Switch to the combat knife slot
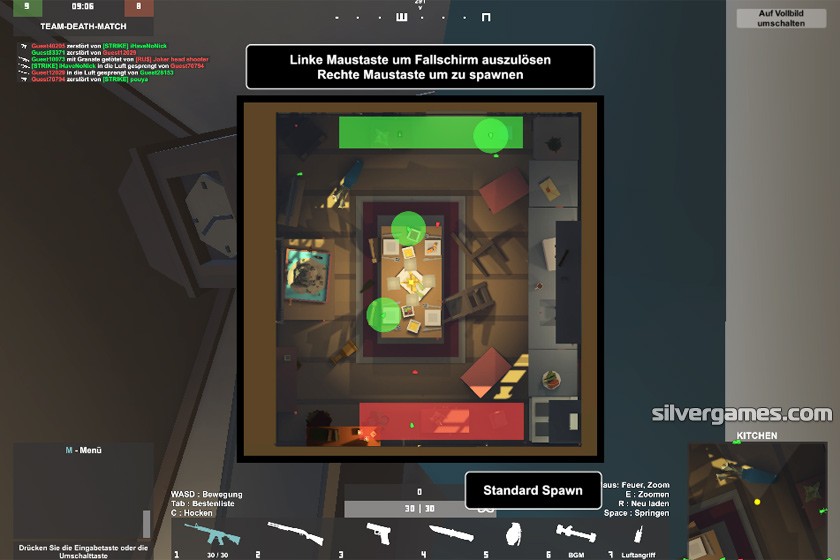Image resolution: width=840 pixels, height=560 pixels. [451, 533]
